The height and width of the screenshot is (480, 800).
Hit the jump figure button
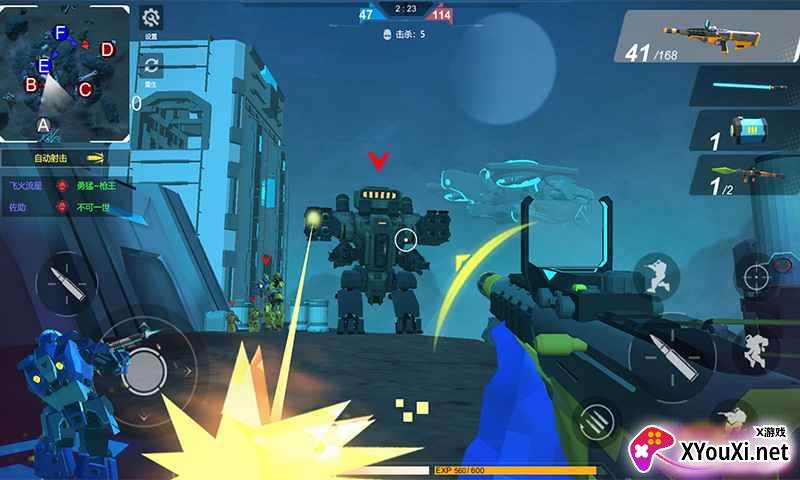757,349
